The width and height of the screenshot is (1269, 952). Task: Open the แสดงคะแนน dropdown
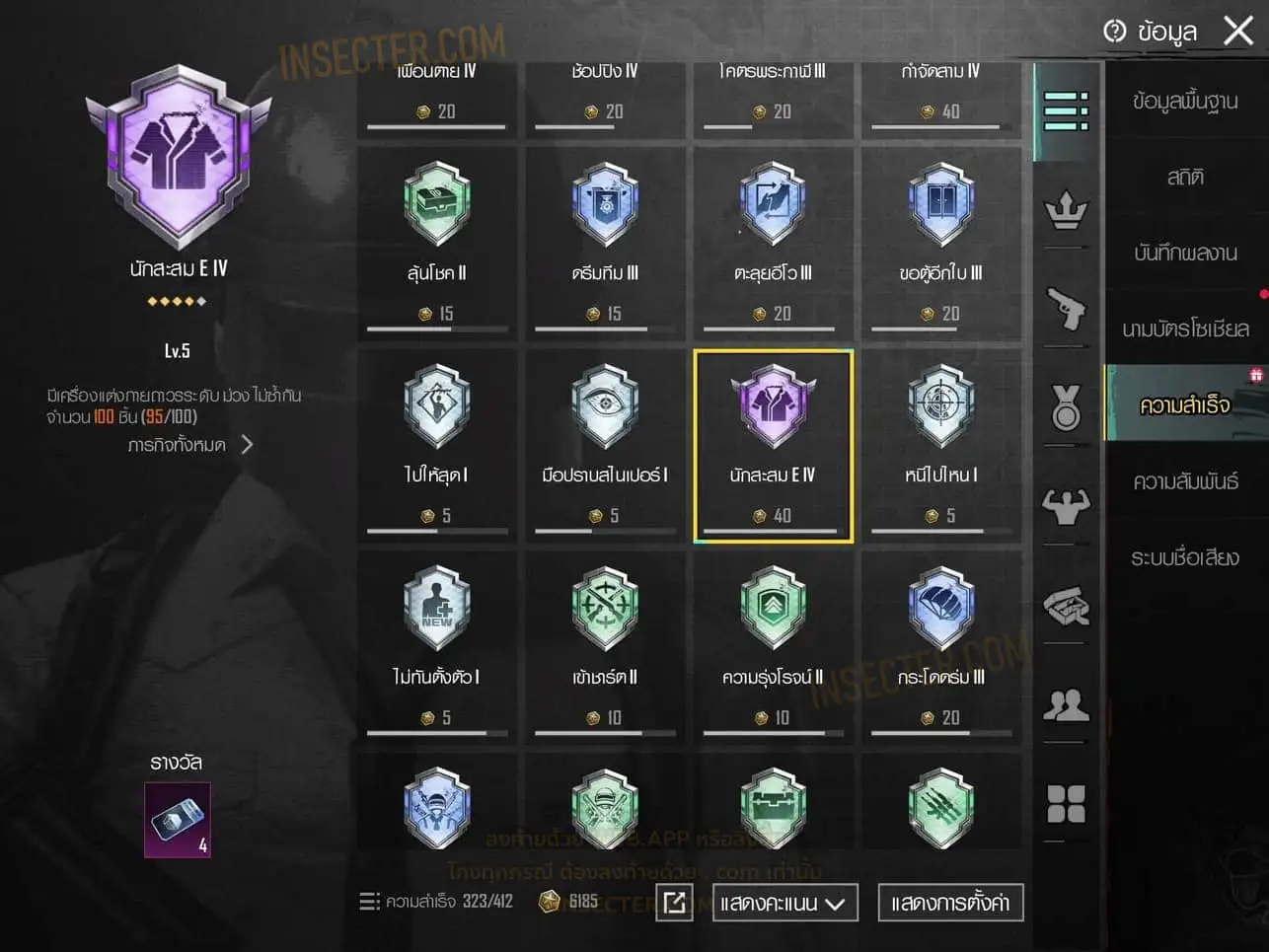point(784,903)
